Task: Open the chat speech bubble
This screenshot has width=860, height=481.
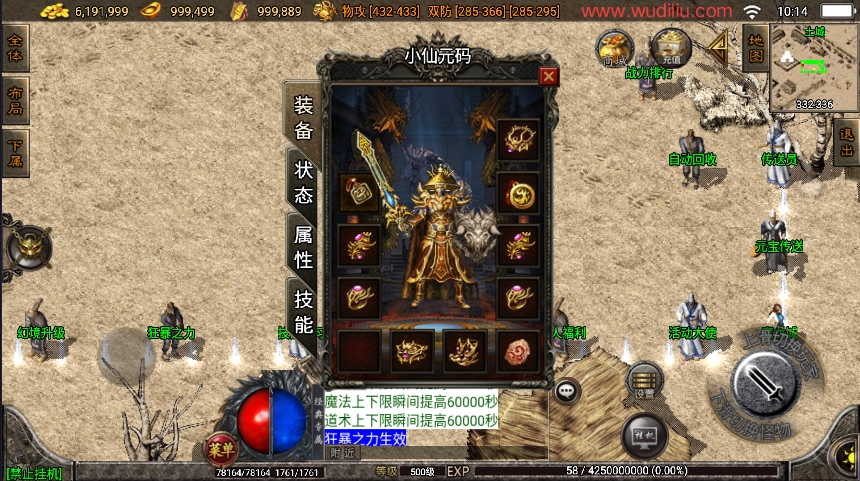Action: click(567, 391)
